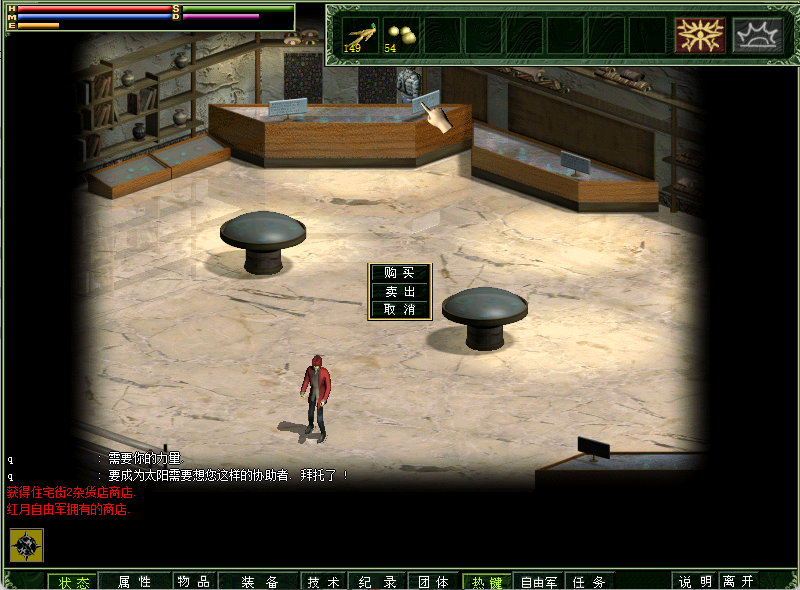Image resolution: width=800 pixels, height=590 pixels.
Task: Open the 状态 (Status) panel
Action: (x=74, y=582)
